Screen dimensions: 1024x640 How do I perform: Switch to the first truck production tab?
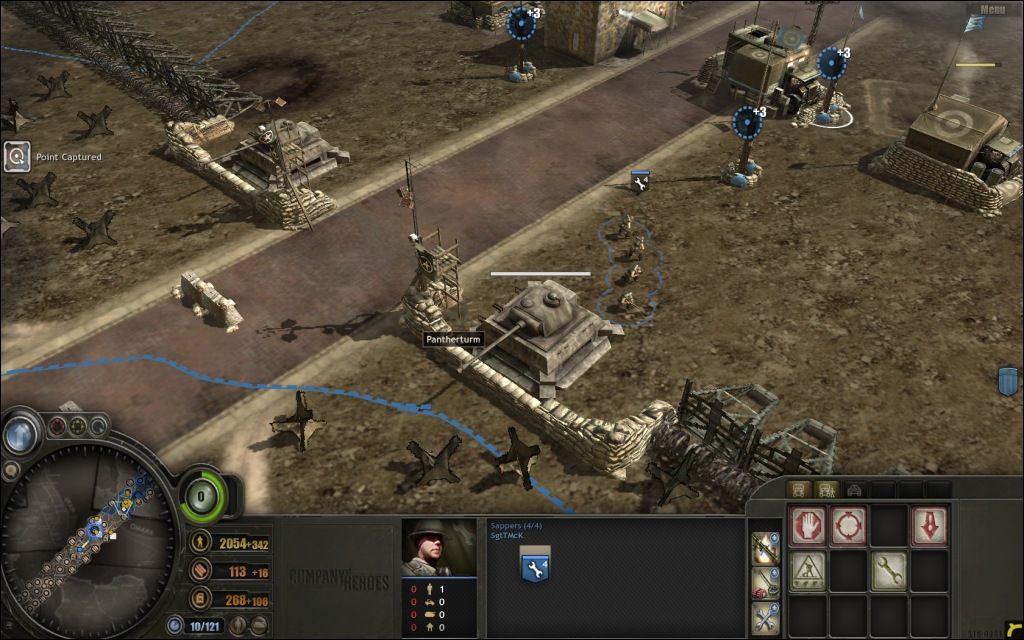[798, 490]
